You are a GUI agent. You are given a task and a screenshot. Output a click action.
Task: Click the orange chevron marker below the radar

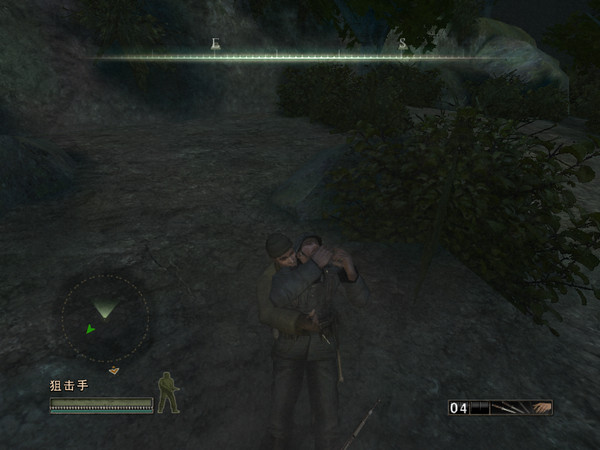point(114,370)
